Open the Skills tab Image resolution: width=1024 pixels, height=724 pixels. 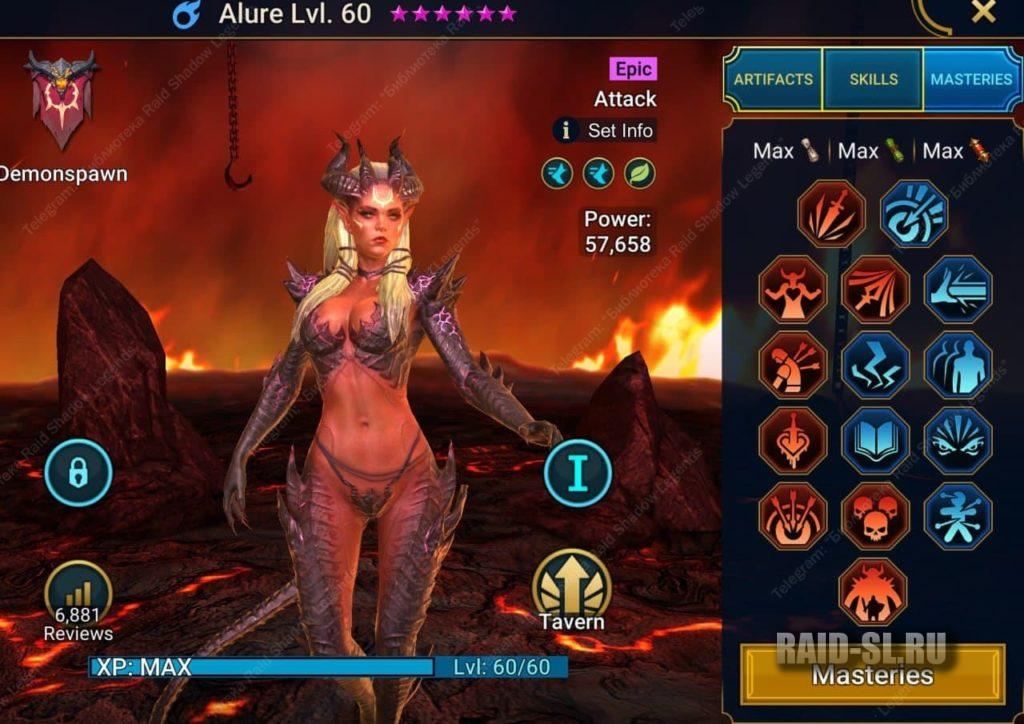click(873, 79)
